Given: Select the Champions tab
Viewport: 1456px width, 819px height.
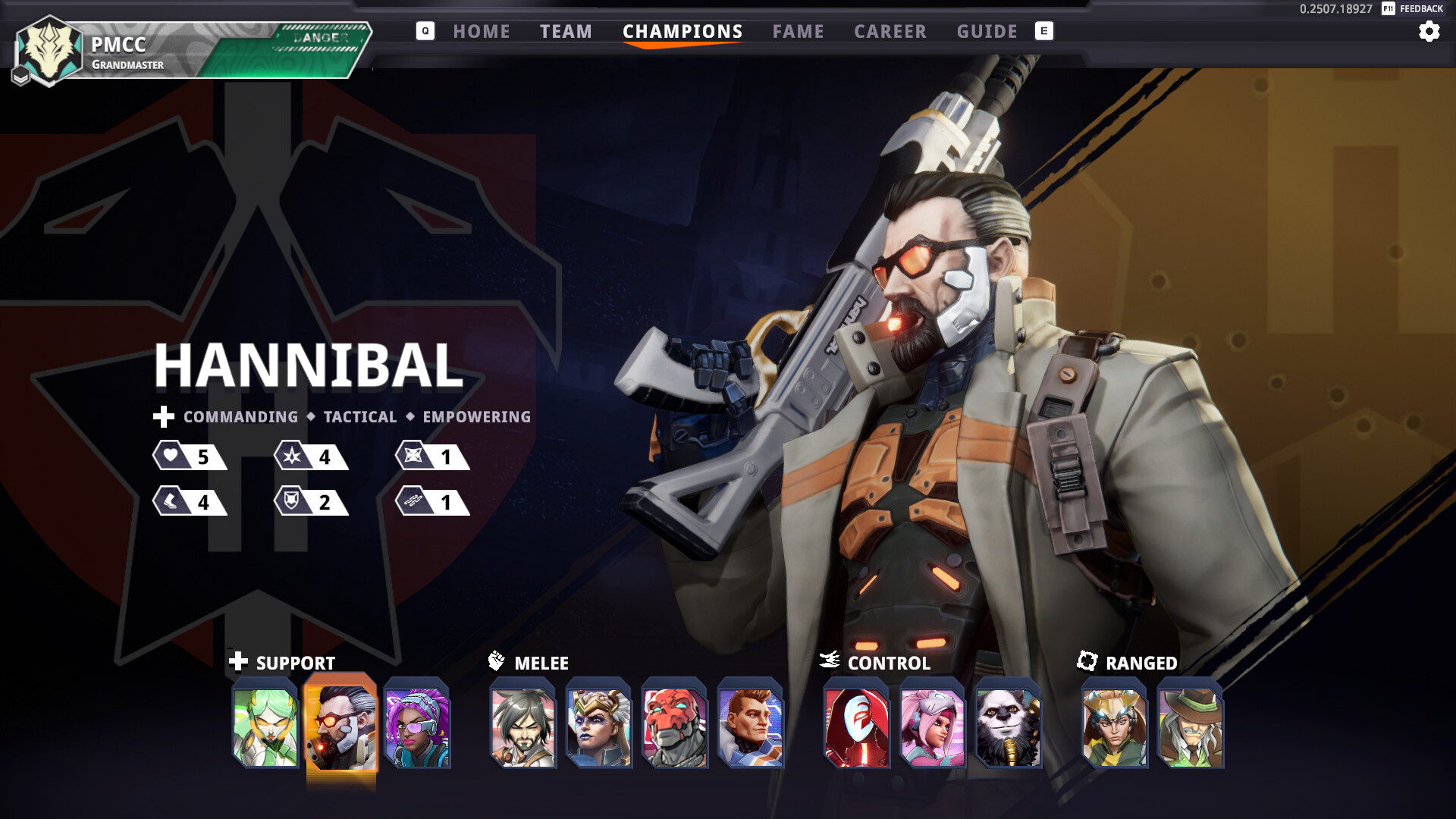Looking at the screenshot, I should pos(682,32).
